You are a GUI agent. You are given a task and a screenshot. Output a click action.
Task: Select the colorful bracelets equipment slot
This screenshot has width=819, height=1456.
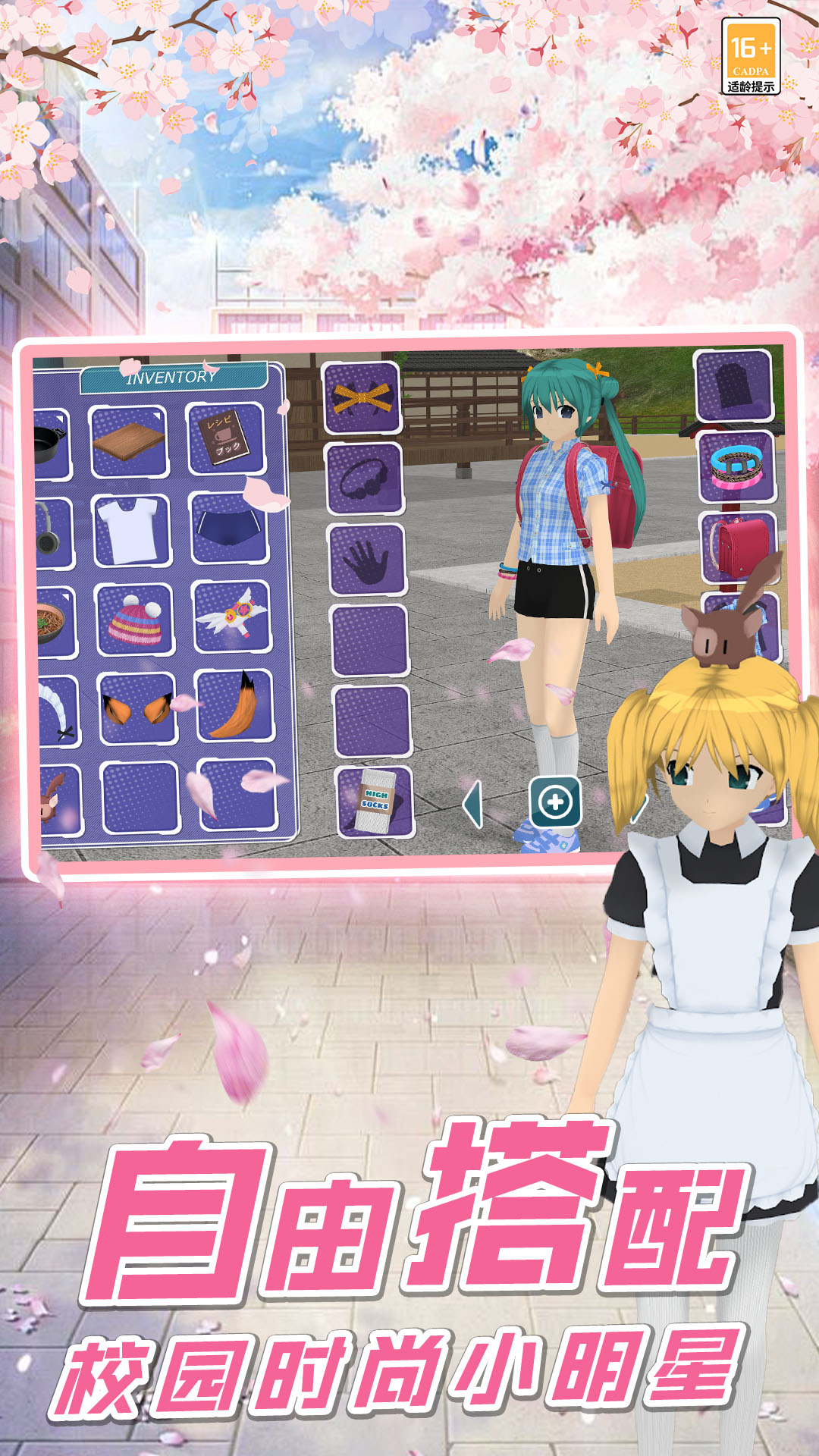(736, 466)
